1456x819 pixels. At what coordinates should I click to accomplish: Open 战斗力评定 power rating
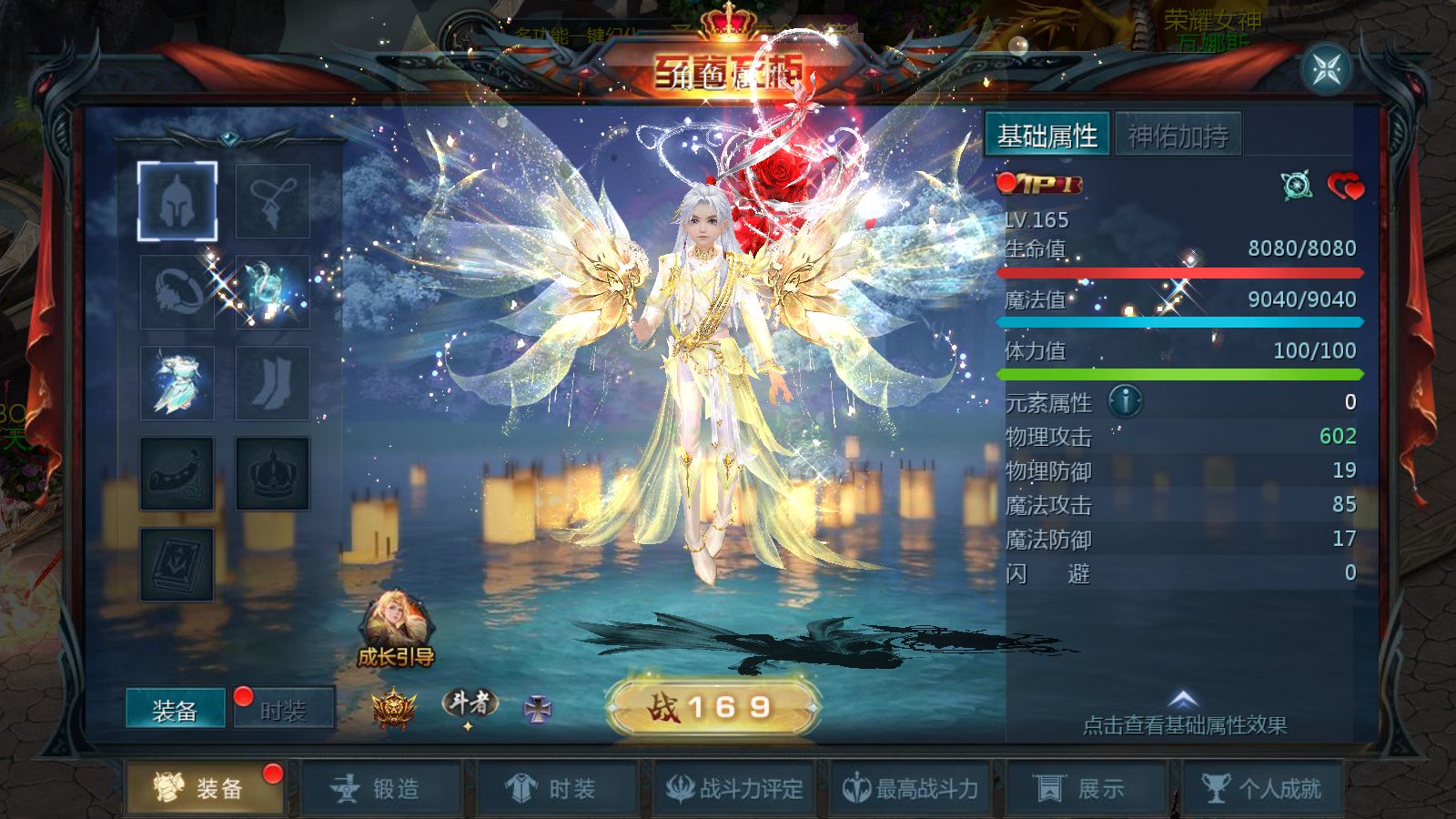click(x=733, y=788)
